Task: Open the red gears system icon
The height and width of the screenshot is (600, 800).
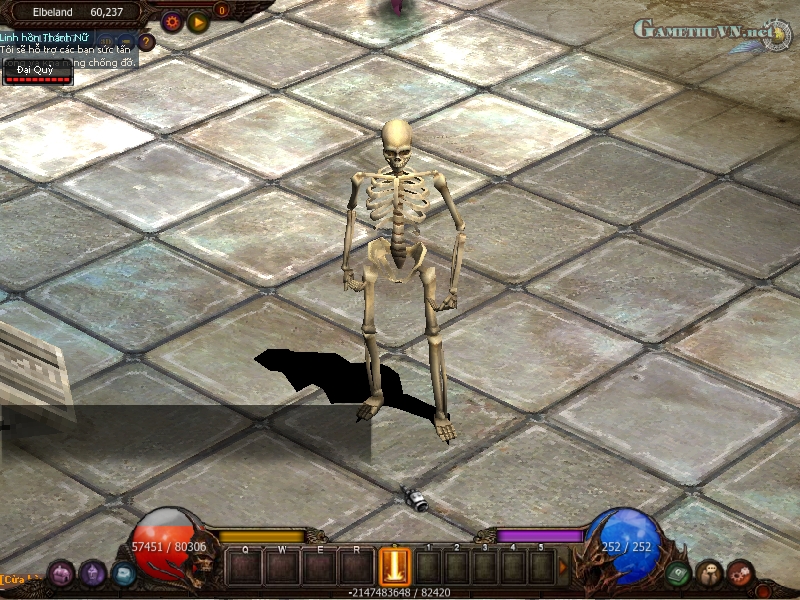Action: 740,573
